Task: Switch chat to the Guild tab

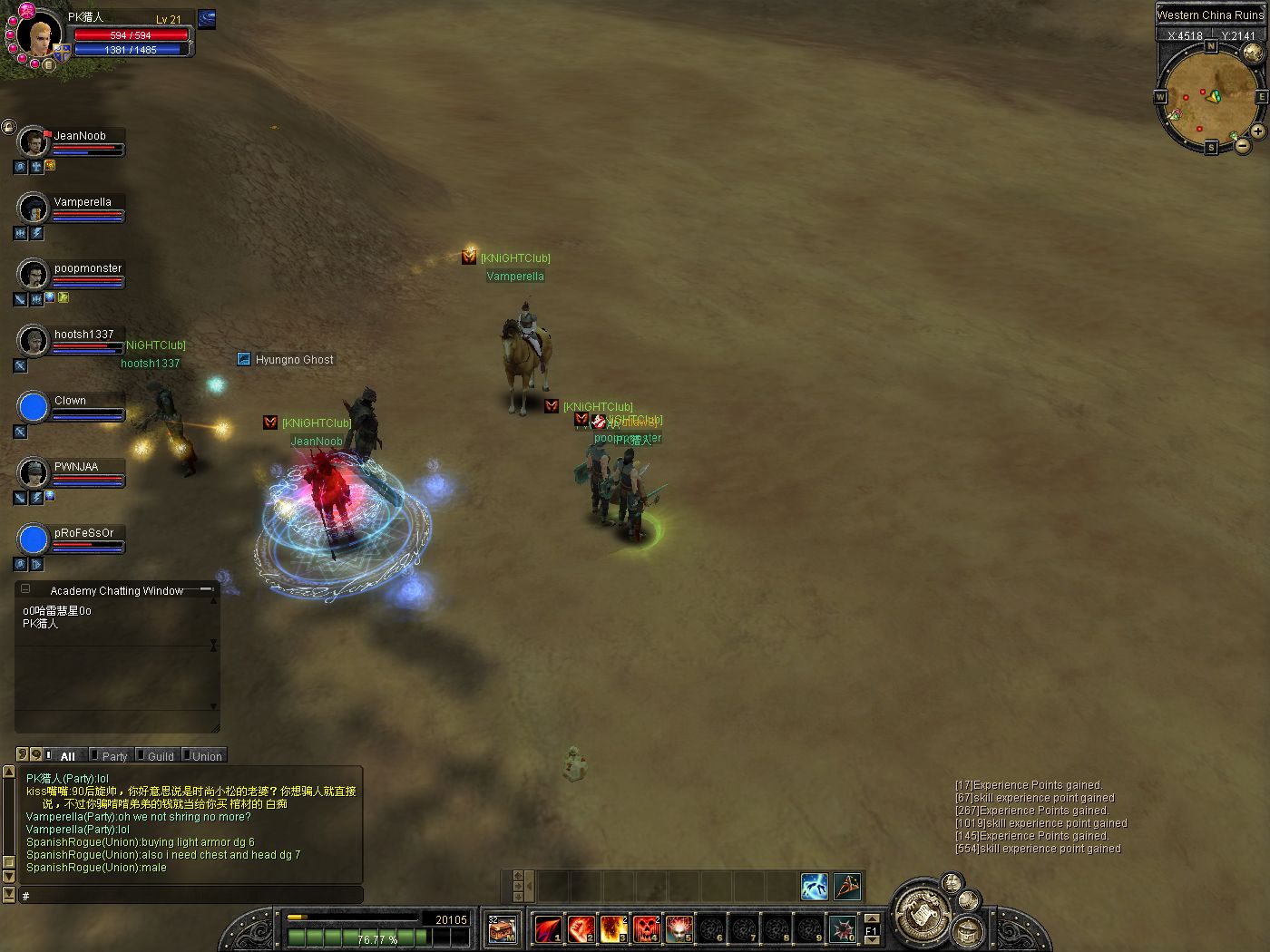Action: click(160, 756)
